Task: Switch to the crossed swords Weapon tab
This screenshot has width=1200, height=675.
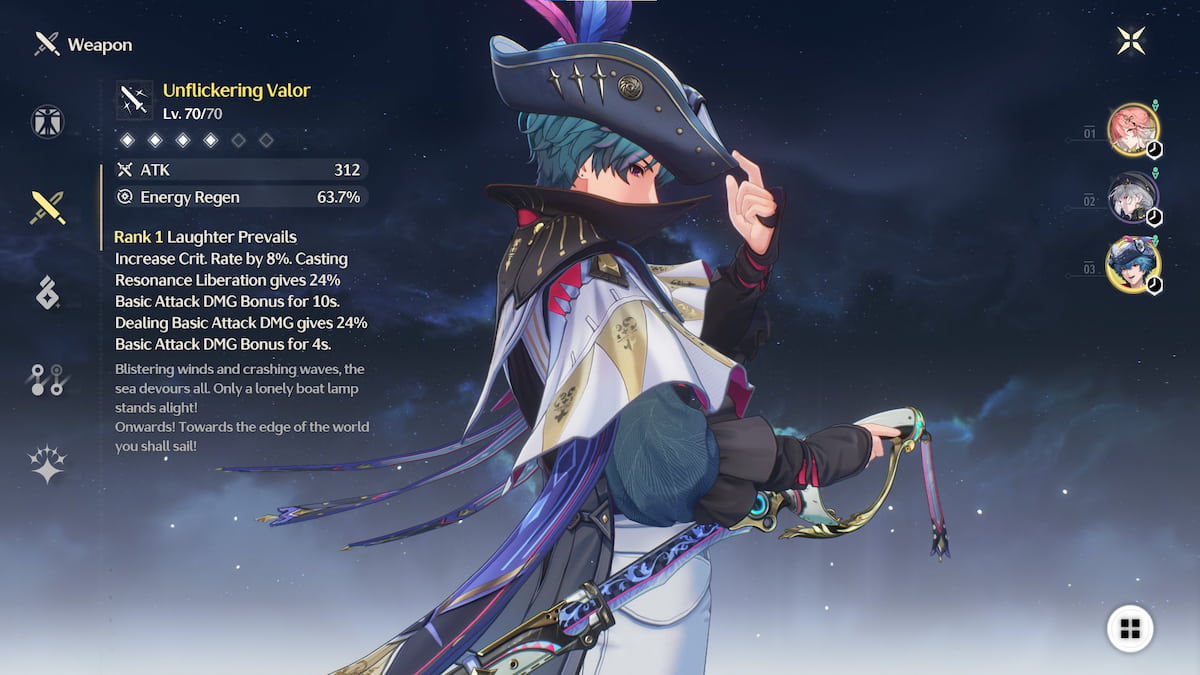Action: (47, 208)
